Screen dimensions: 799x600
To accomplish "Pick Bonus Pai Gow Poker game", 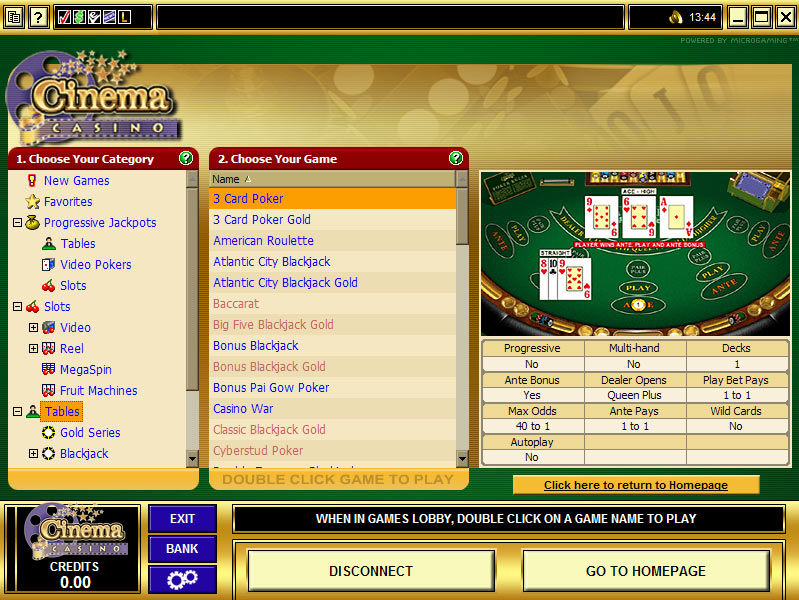I will tap(271, 388).
